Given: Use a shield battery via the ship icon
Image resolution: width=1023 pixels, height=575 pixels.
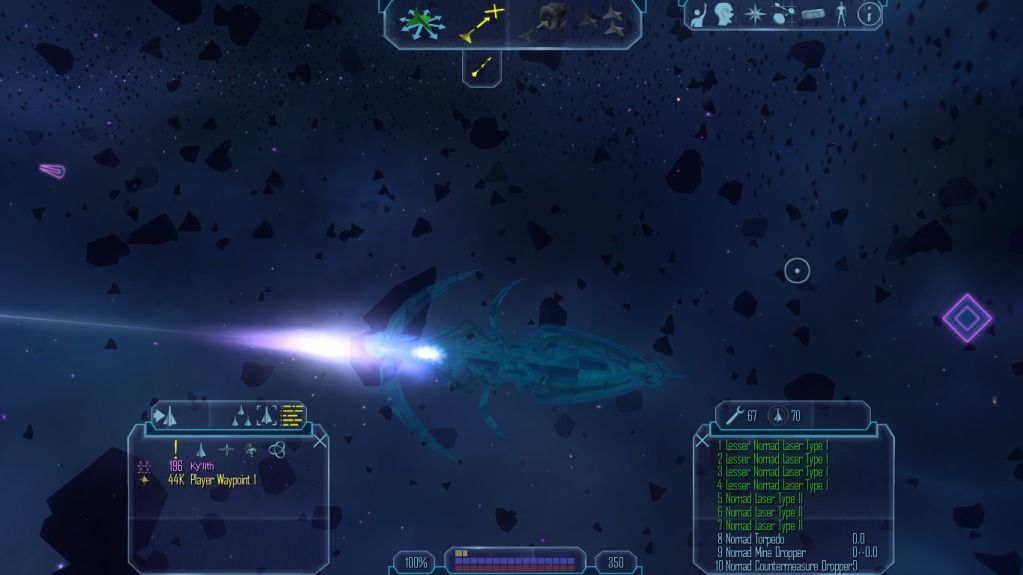Looking at the screenshot, I should point(777,416).
